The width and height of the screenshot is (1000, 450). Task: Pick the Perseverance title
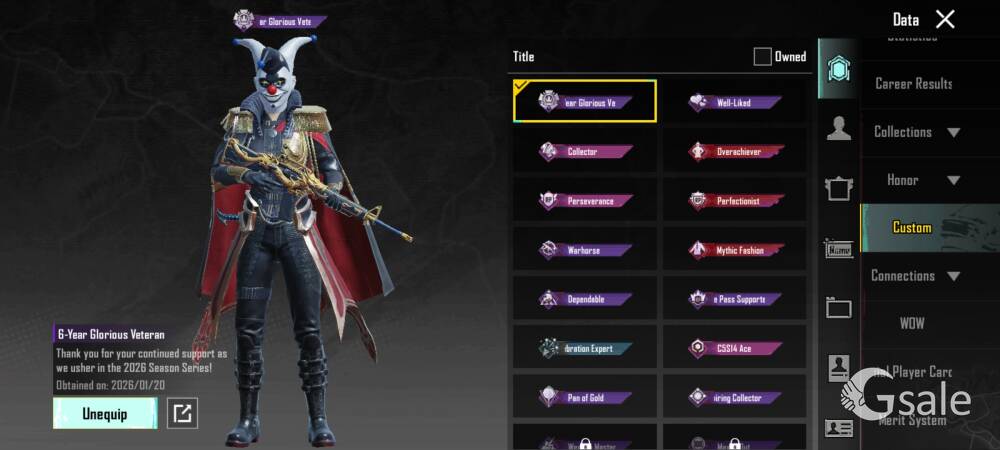(x=585, y=201)
